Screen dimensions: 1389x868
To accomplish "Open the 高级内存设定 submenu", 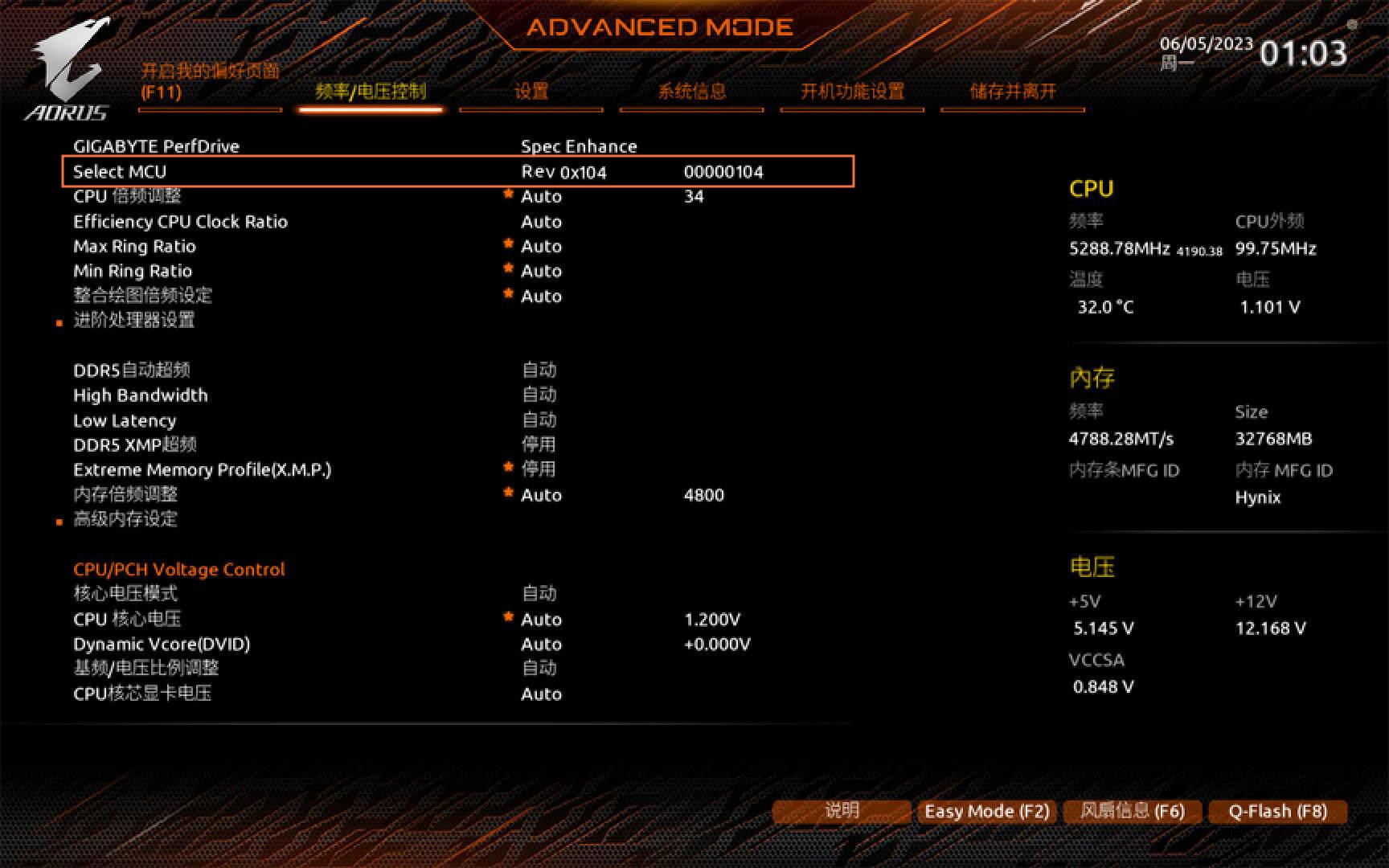I will [125, 519].
